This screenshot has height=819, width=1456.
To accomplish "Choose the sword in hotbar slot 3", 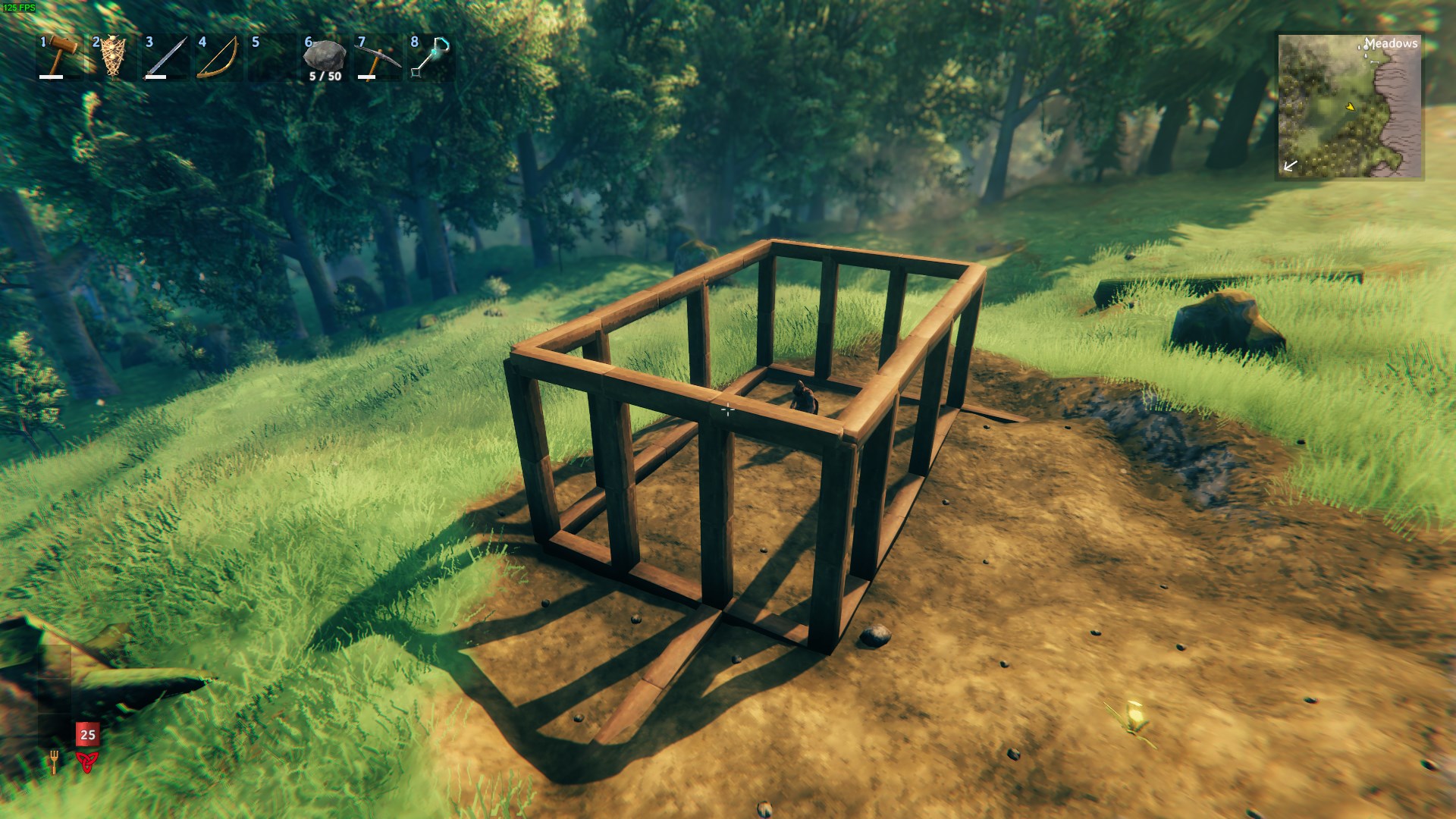I will (167, 56).
